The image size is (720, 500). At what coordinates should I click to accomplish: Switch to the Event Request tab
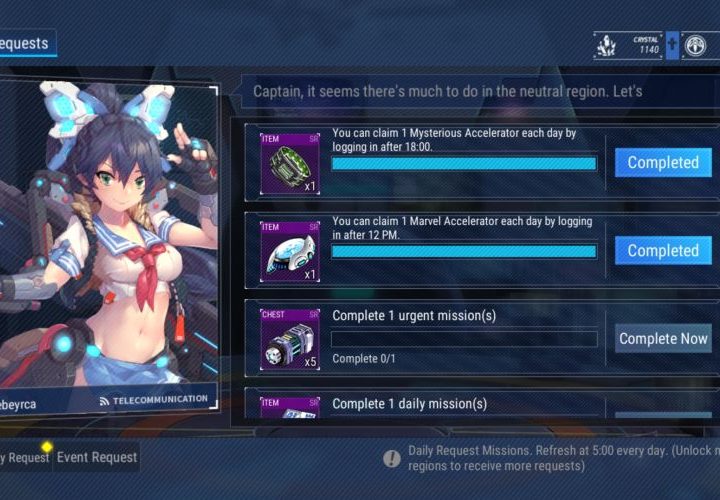96,457
